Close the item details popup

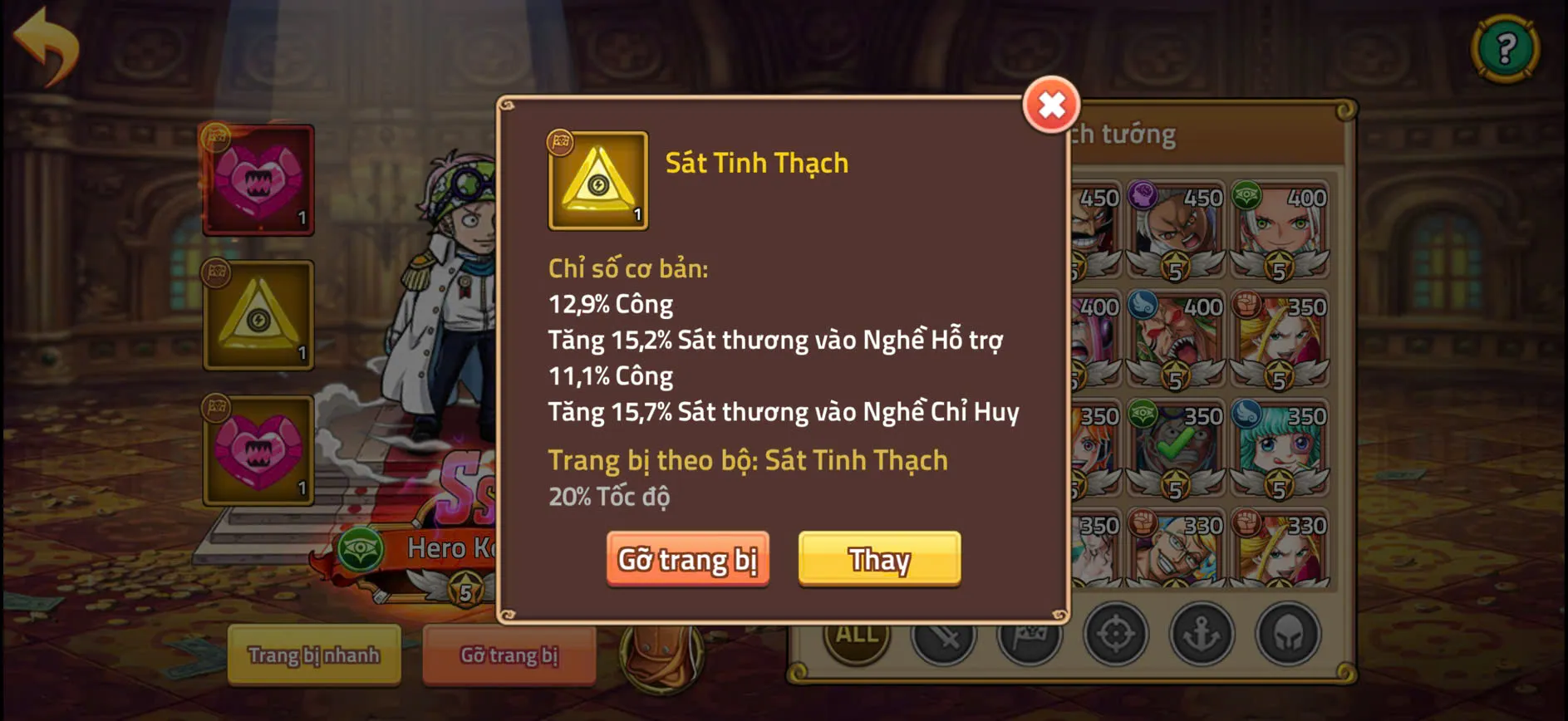click(1049, 105)
